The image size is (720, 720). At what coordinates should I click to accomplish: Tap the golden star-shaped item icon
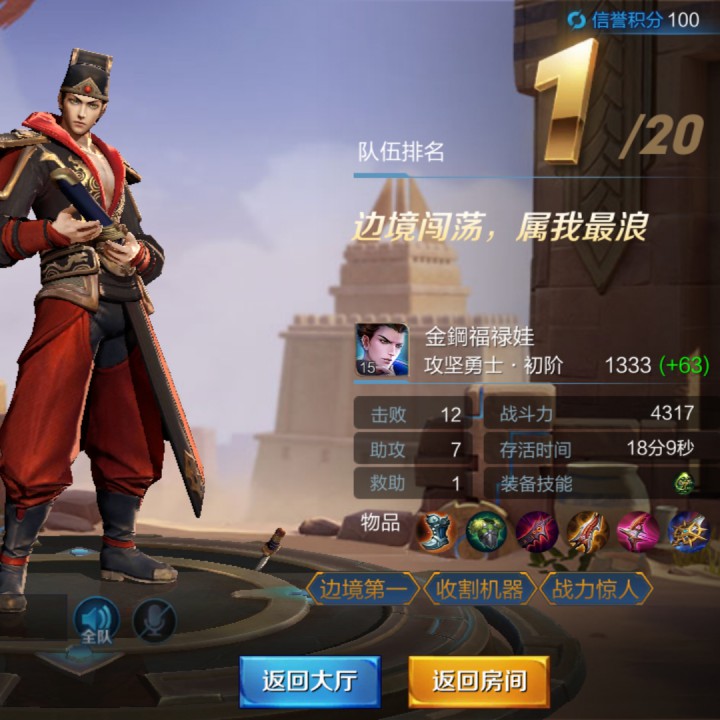688,531
